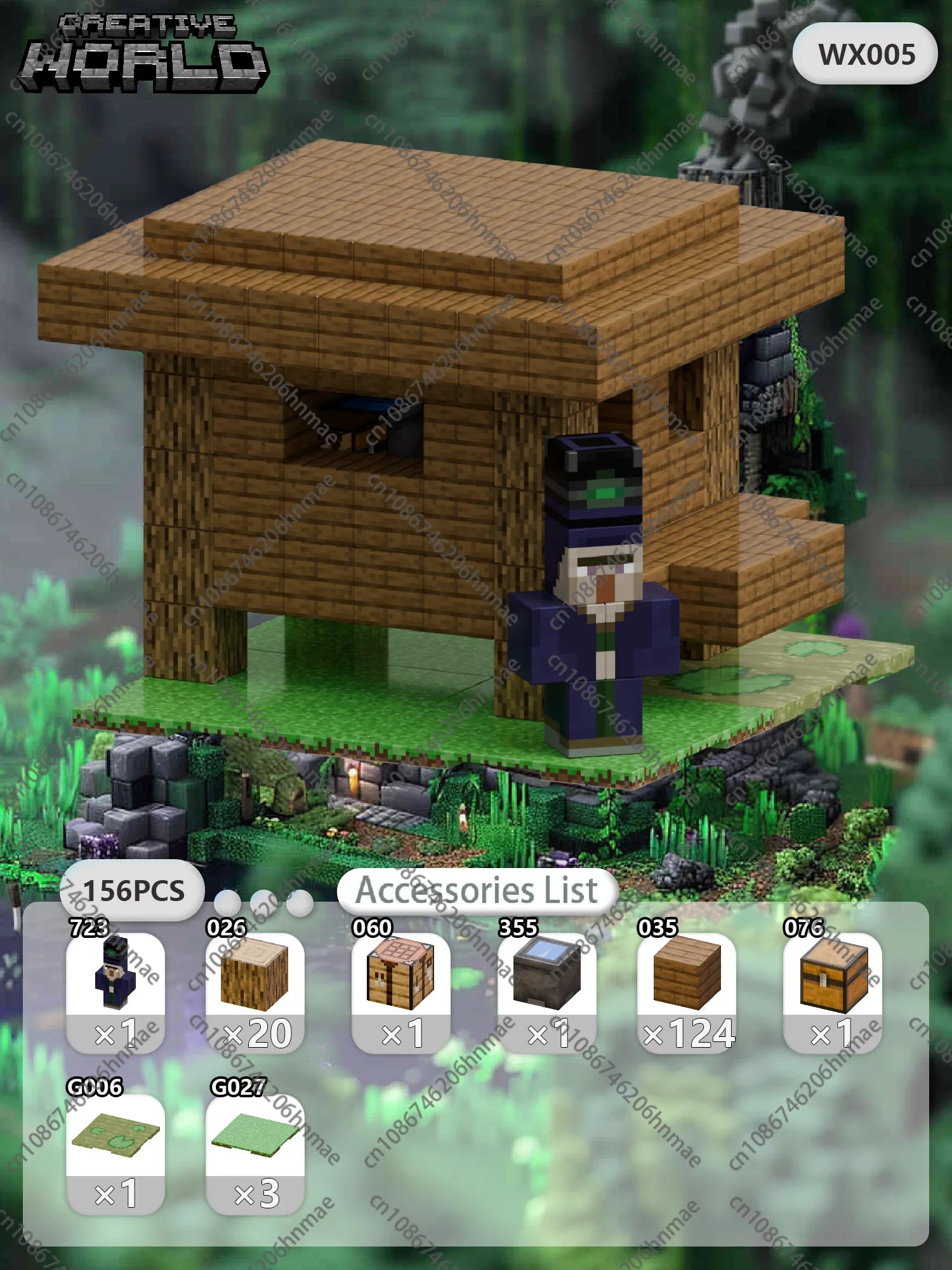Click the 156PCS piece count label
This screenshot has height=1270, width=952.
click(x=133, y=890)
